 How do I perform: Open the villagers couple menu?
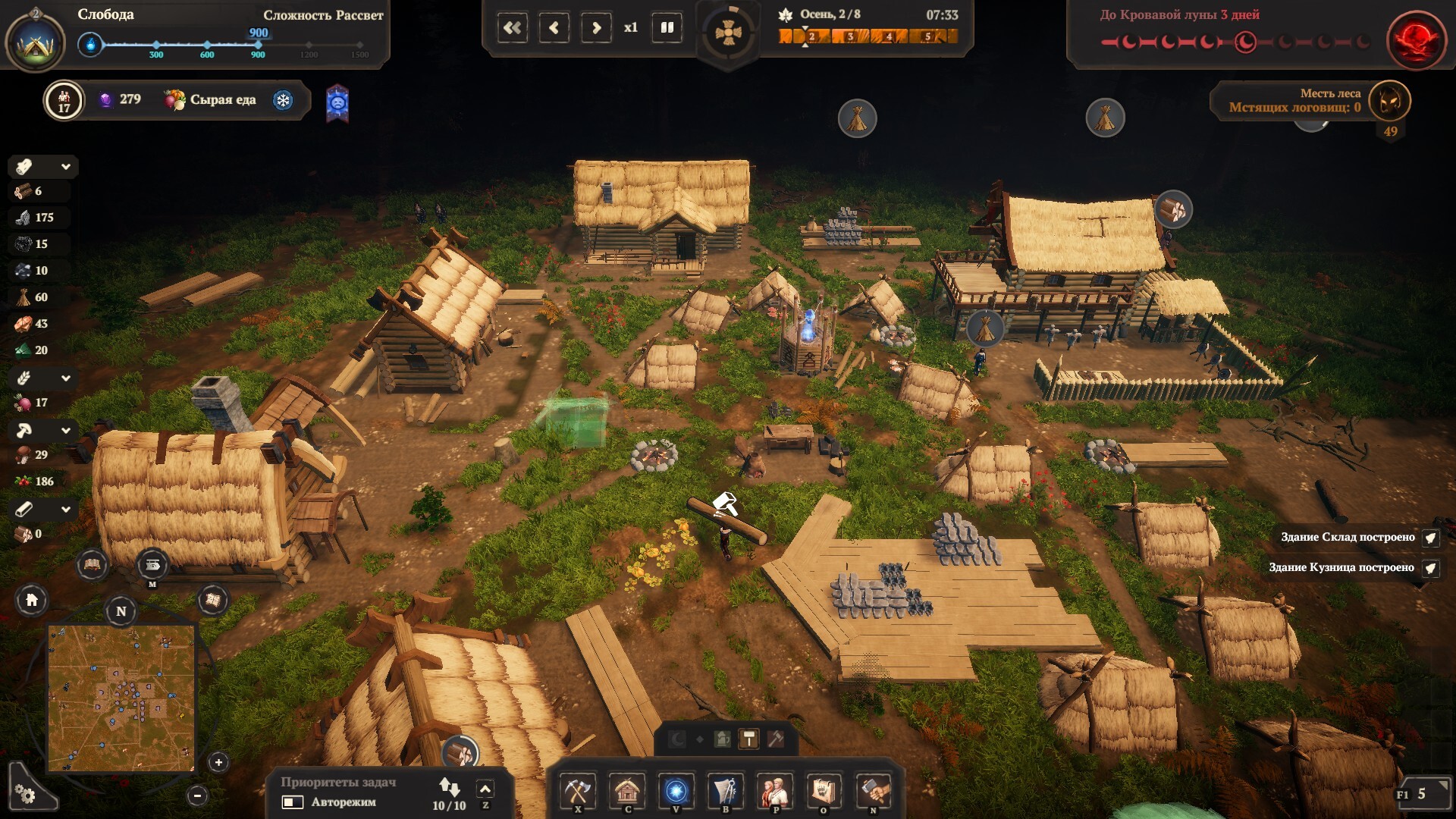click(x=774, y=791)
